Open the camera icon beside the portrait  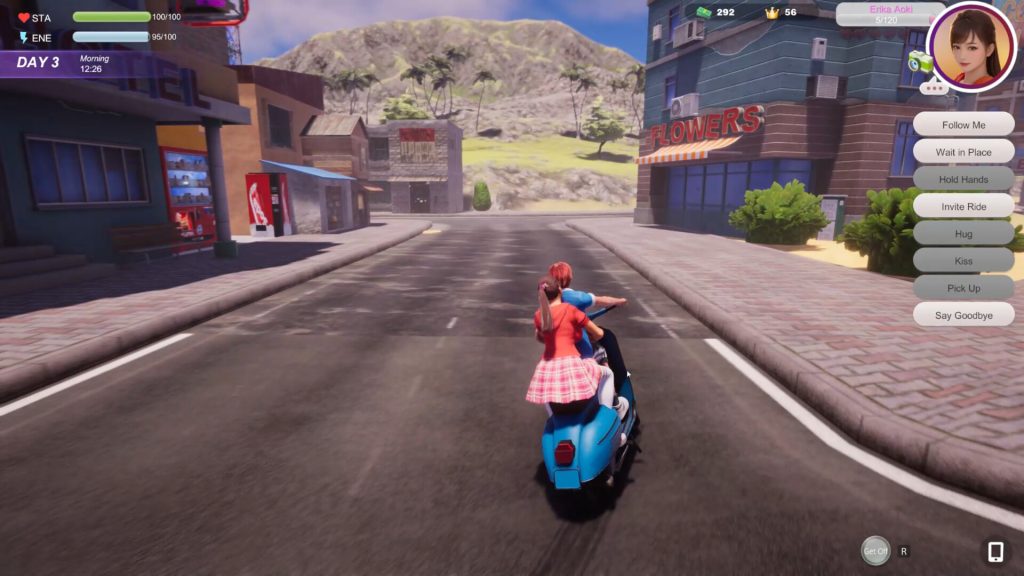coord(920,63)
